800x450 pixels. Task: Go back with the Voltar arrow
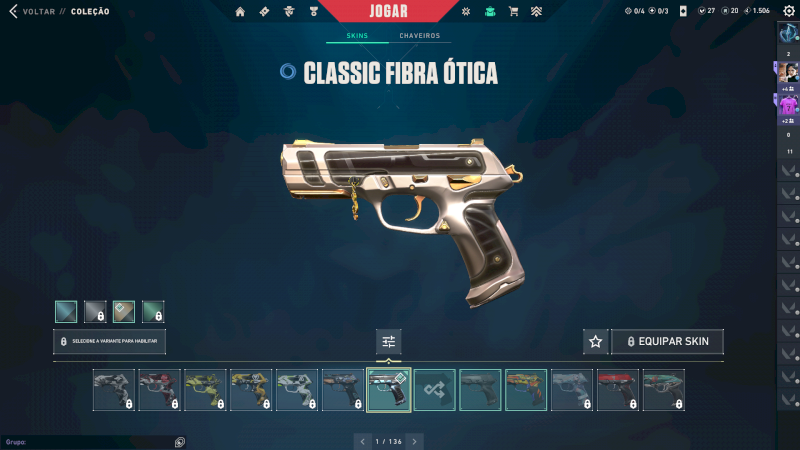13,11
